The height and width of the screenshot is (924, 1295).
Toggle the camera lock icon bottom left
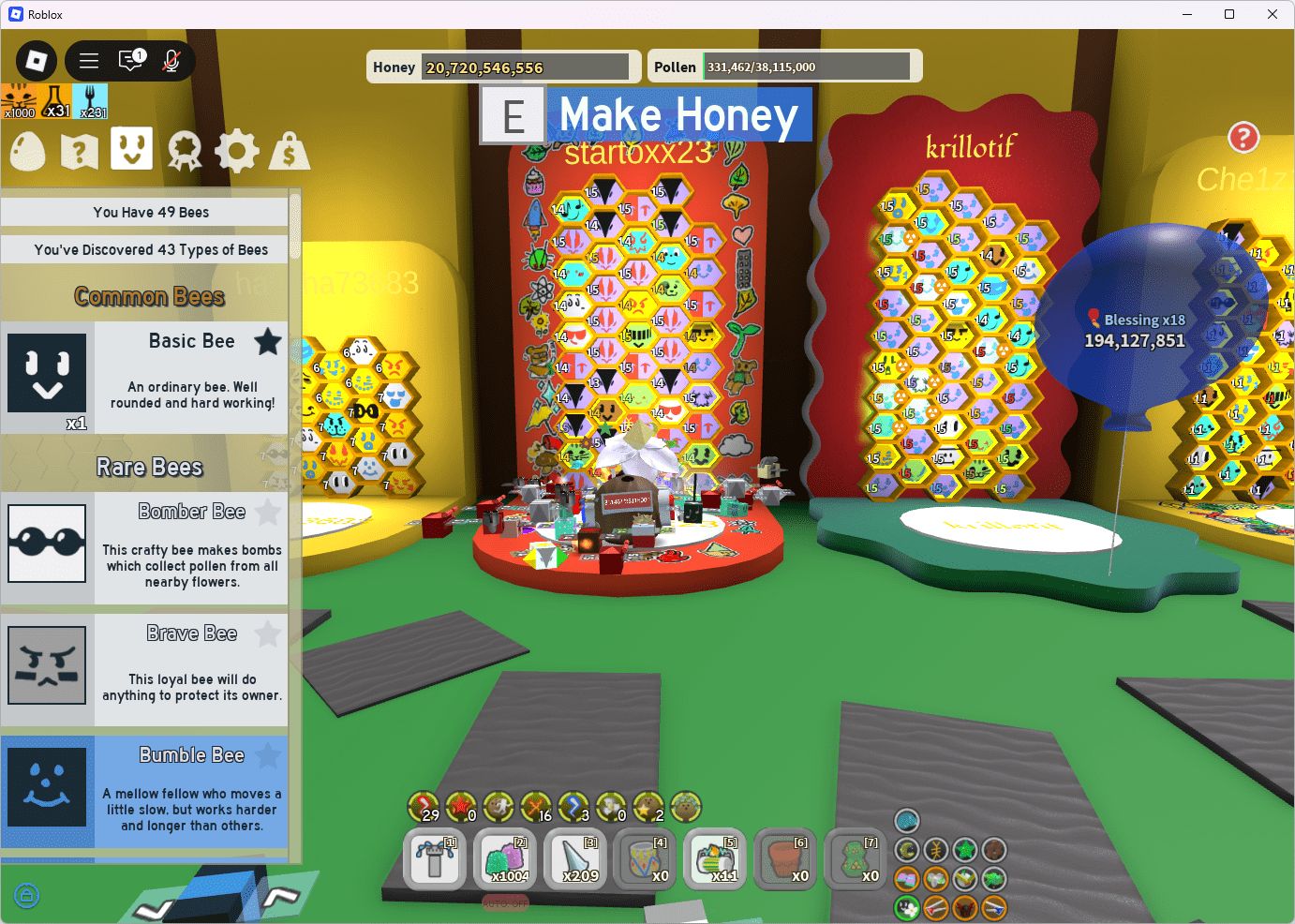26,896
